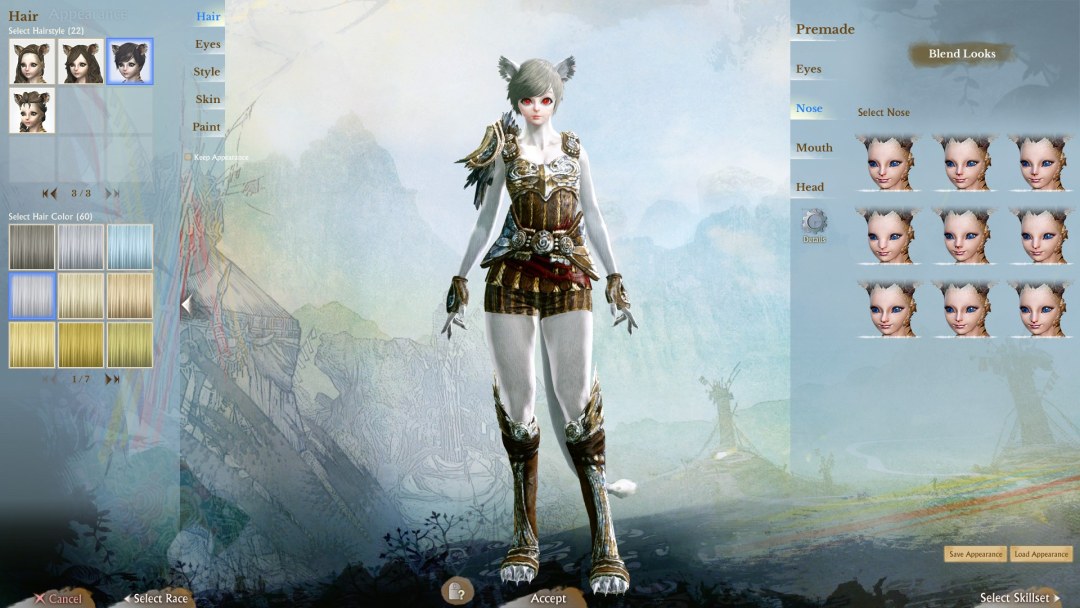1080x608 pixels.
Task: Open the Style customization tab
Action: click(x=207, y=72)
